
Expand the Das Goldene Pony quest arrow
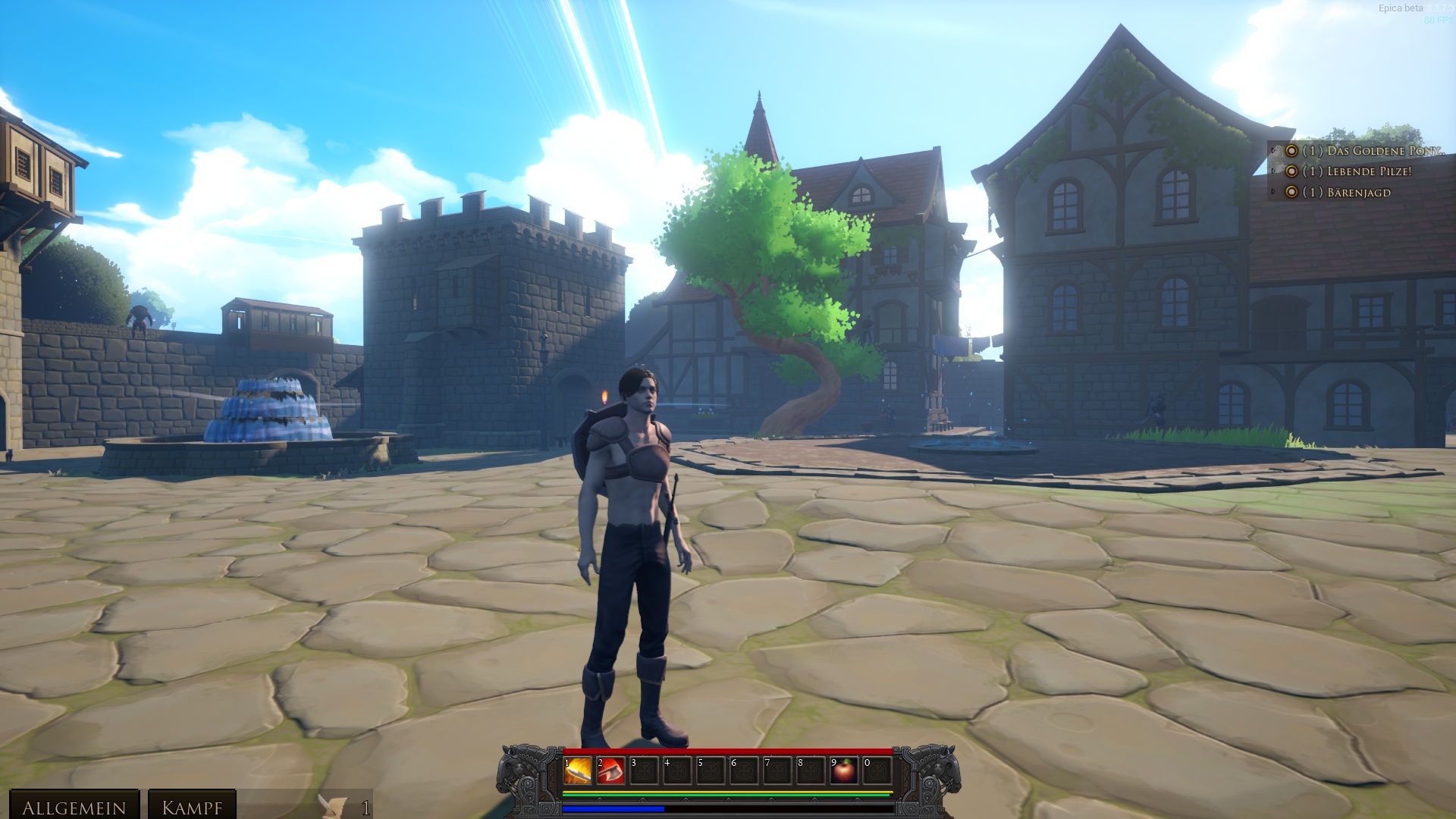click(x=1274, y=151)
